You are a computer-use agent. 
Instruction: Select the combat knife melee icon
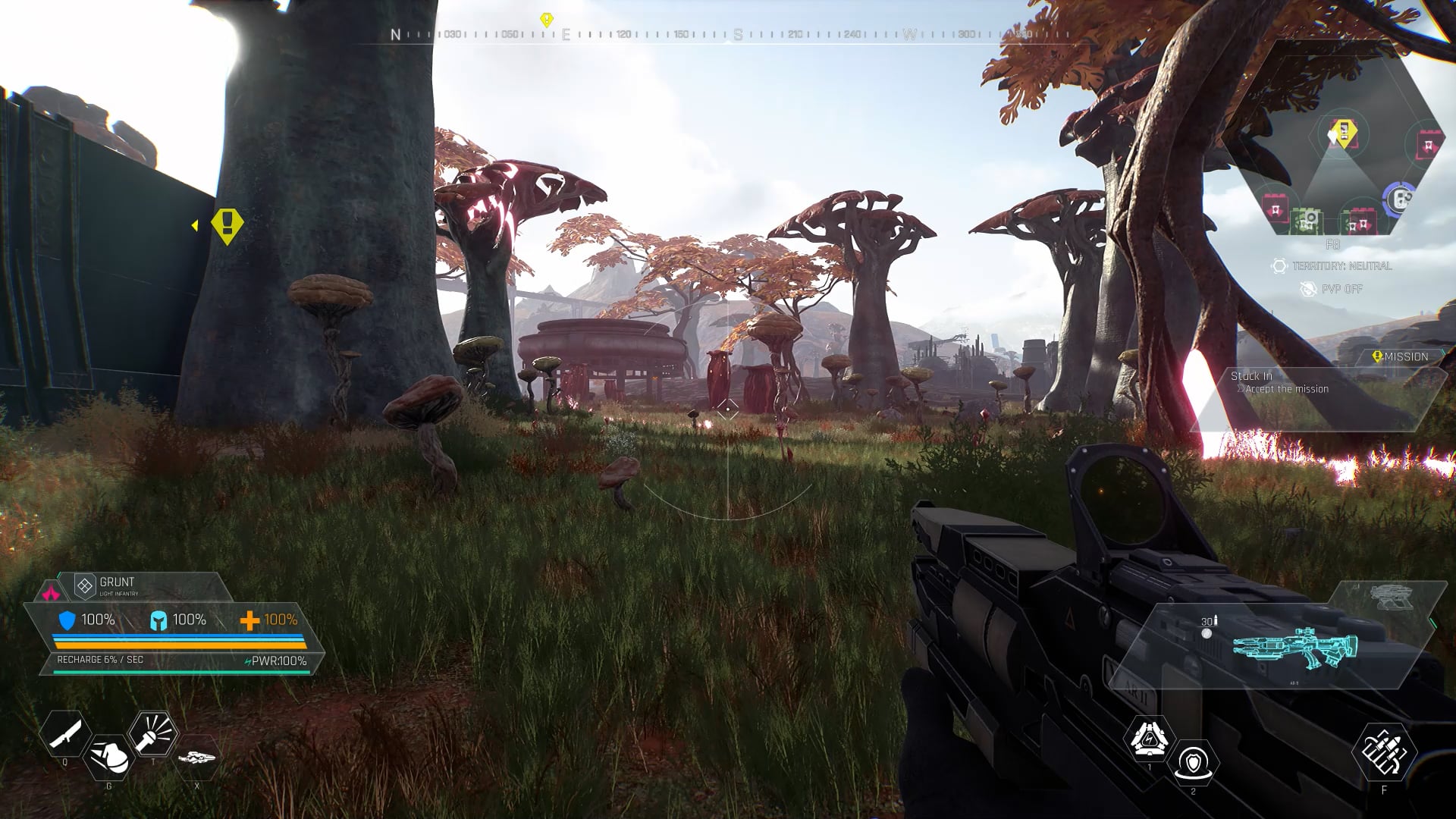[x=64, y=733]
